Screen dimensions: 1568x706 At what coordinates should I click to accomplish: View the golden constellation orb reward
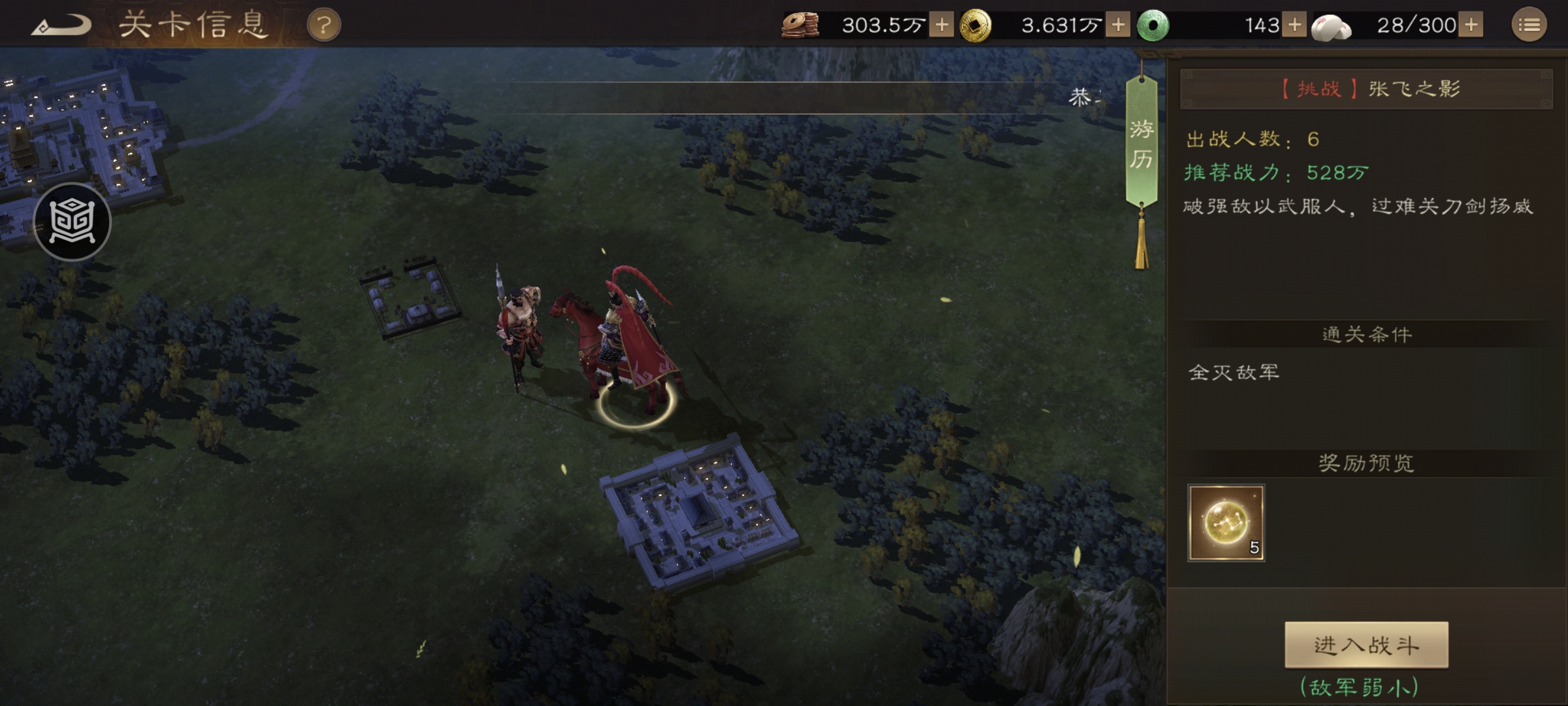pos(1226,523)
